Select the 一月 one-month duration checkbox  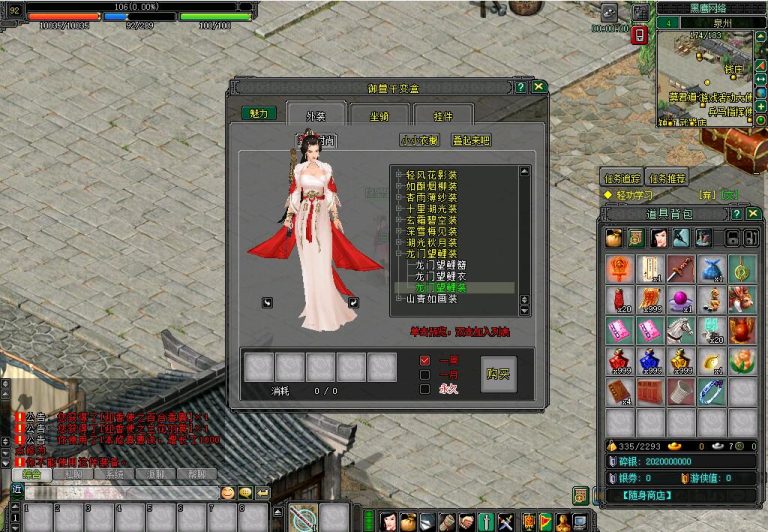click(425, 374)
